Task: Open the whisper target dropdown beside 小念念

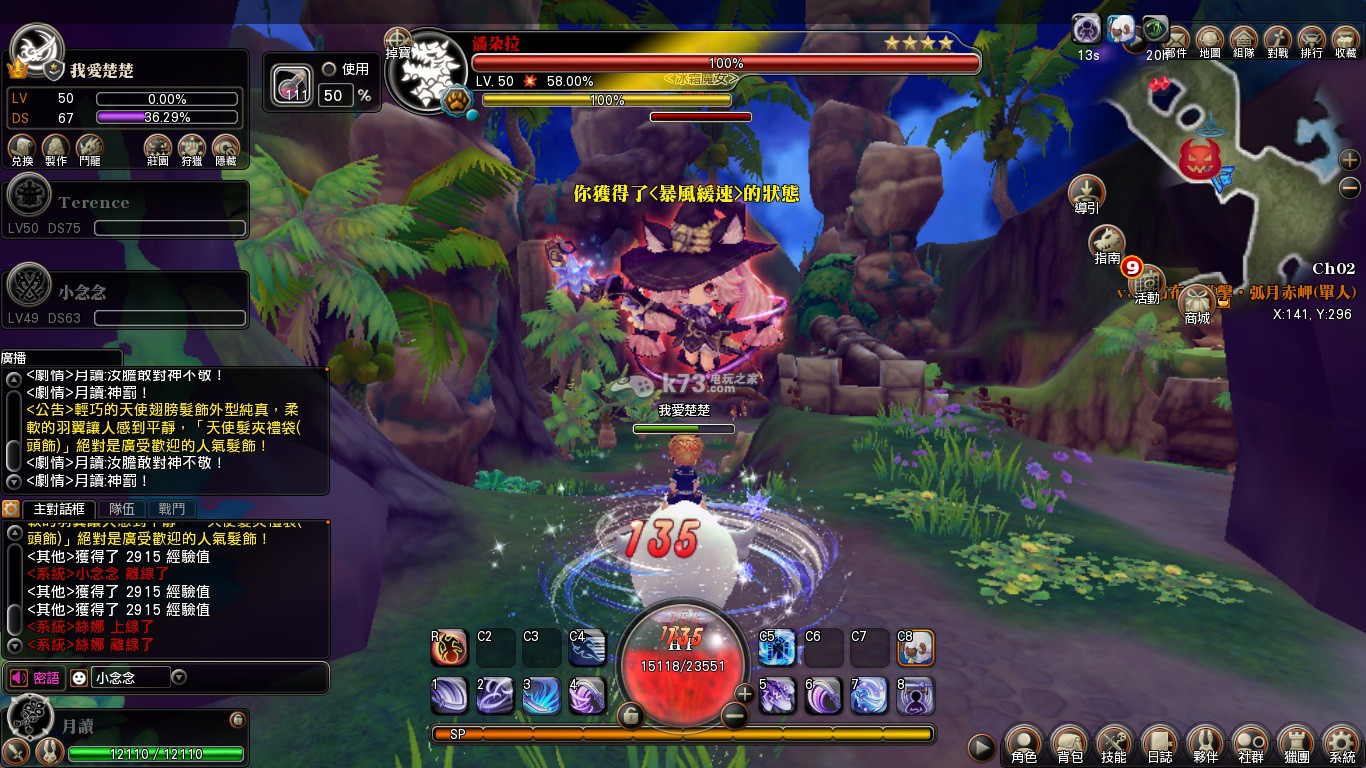Action: (179, 677)
